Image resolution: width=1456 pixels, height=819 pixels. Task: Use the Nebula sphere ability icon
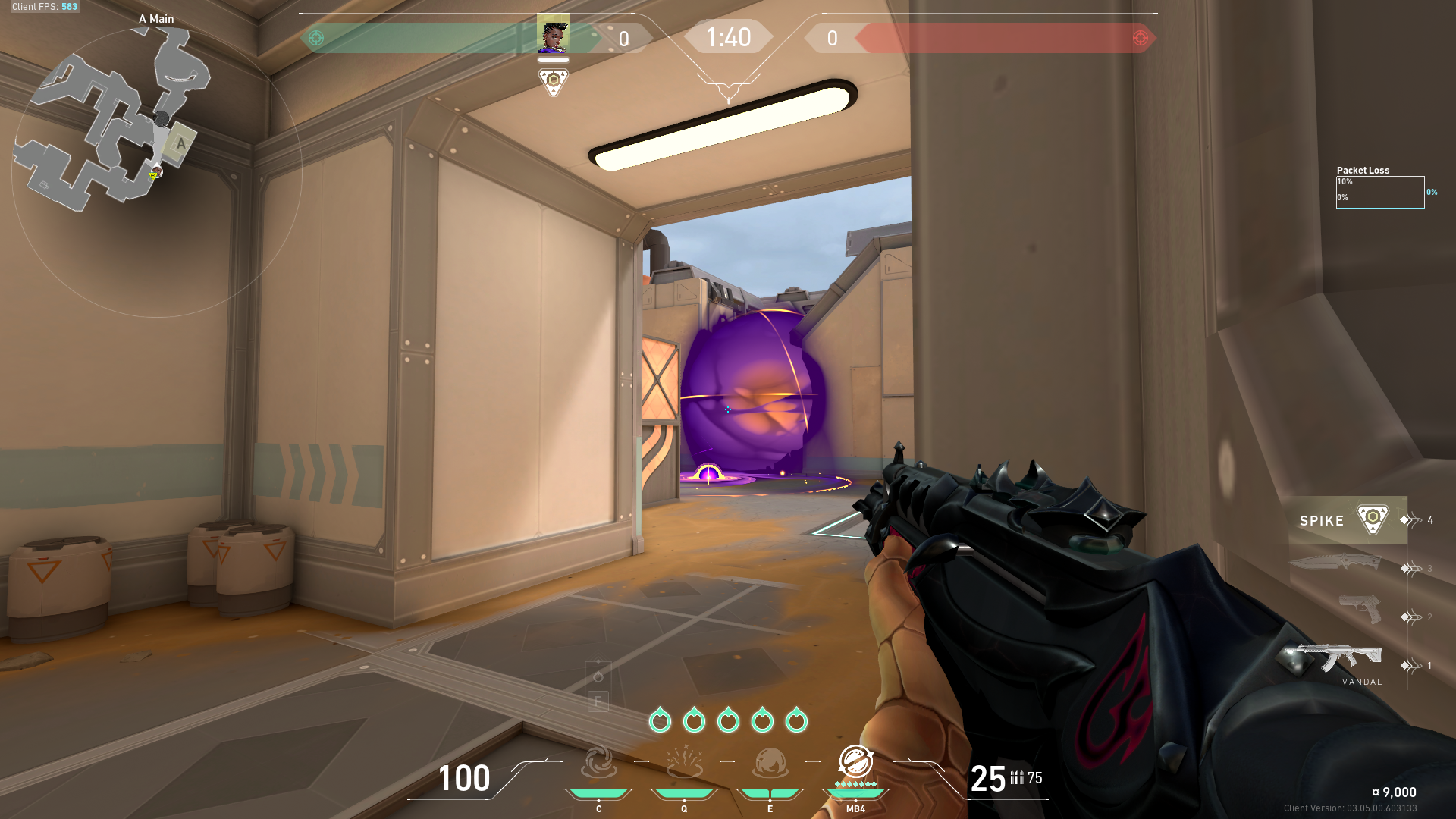[x=770, y=763]
